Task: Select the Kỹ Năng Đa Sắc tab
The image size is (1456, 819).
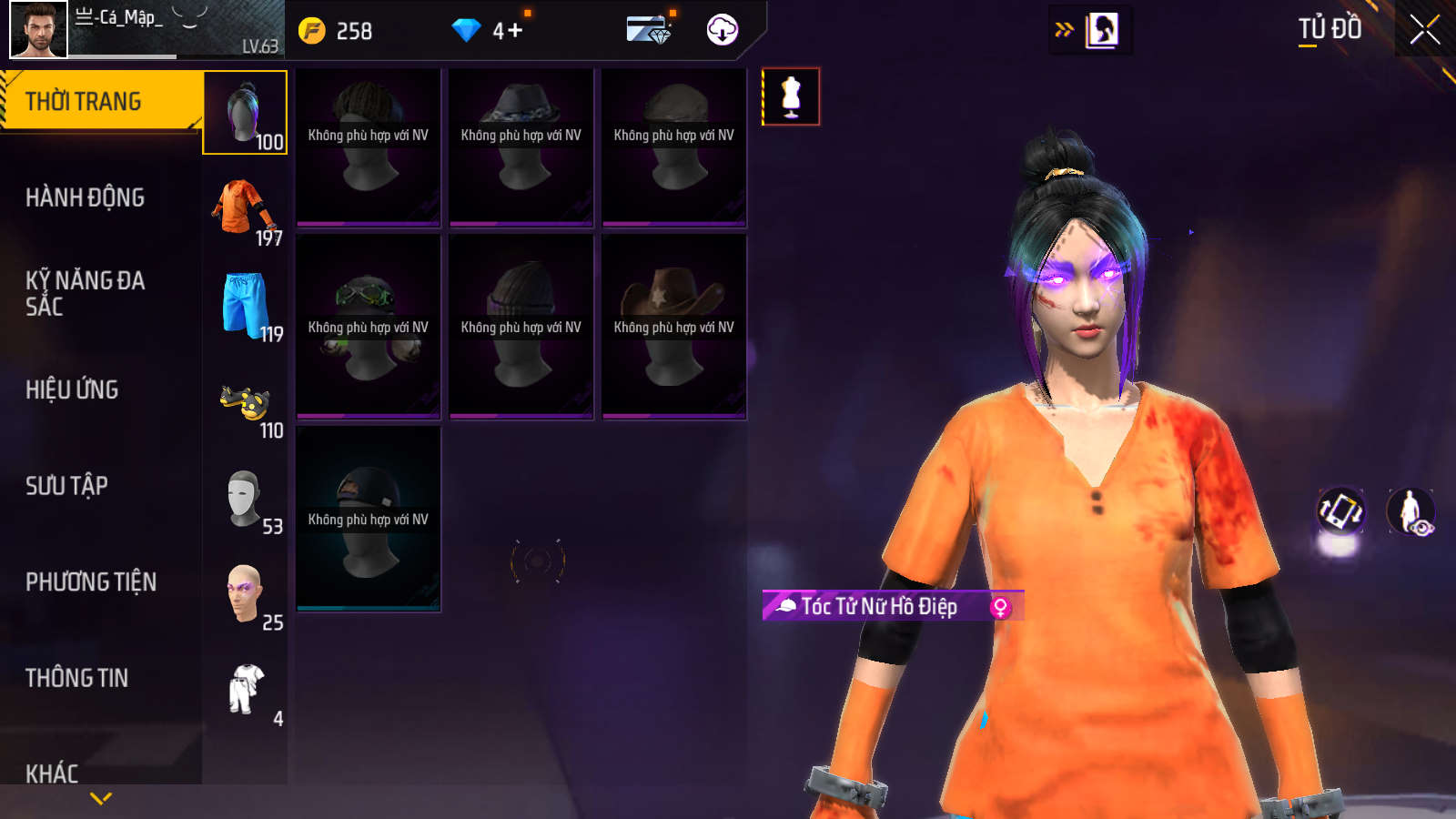Action: [x=85, y=293]
